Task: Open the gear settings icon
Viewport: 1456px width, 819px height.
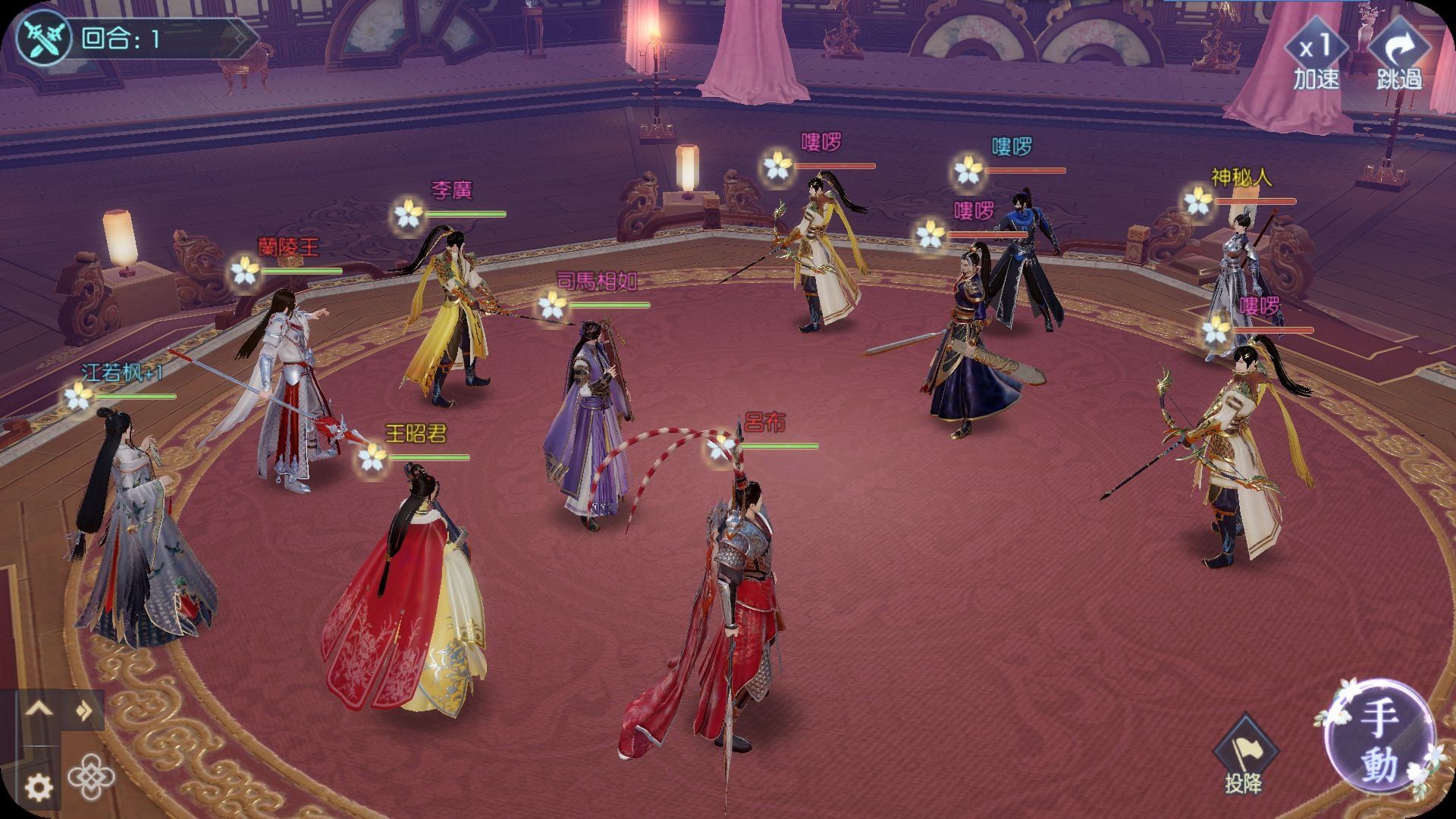Action: click(x=39, y=788)
